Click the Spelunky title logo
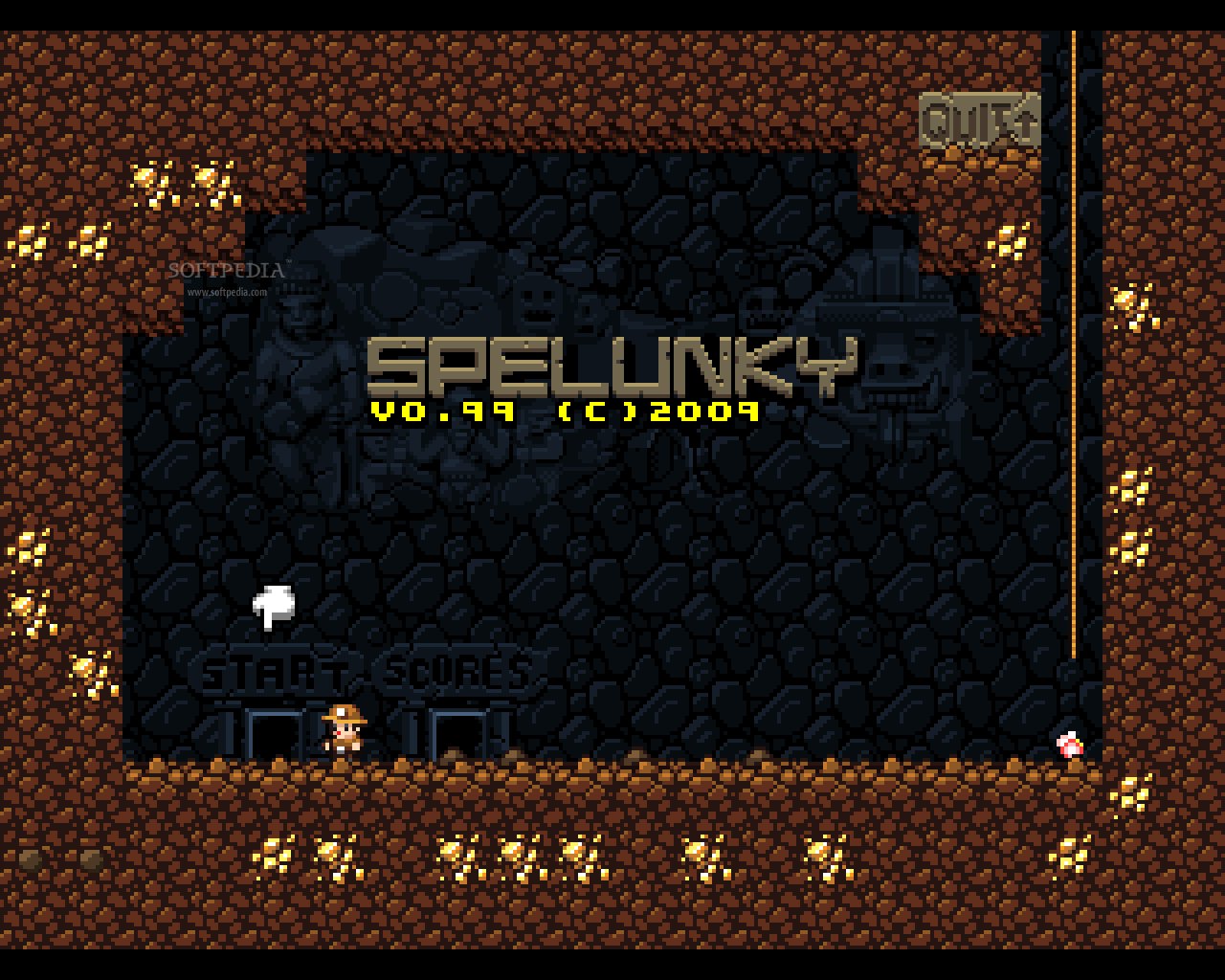1225x980 pixels. (612, 366)
